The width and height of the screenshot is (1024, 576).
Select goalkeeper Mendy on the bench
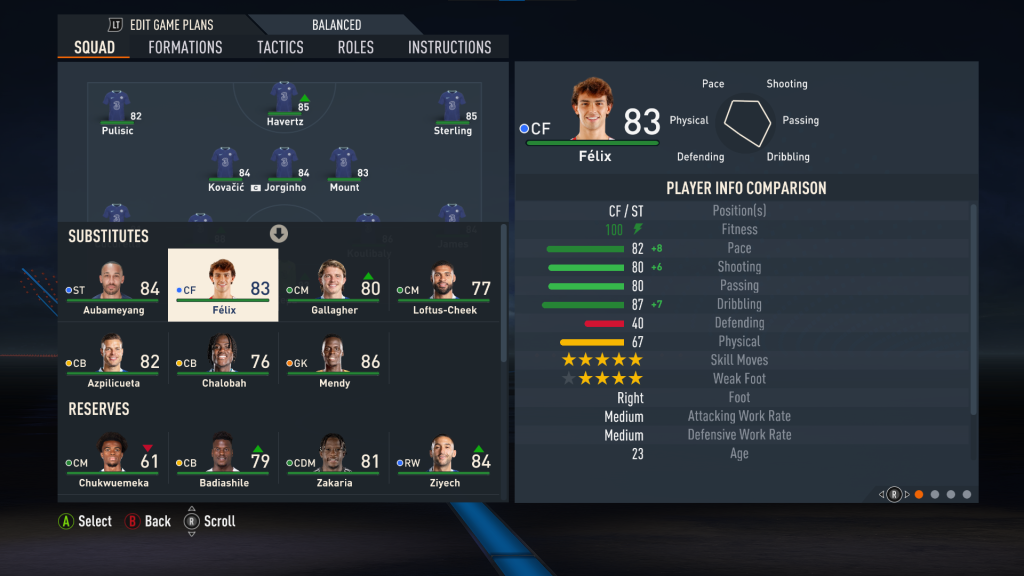pos(333,360)
